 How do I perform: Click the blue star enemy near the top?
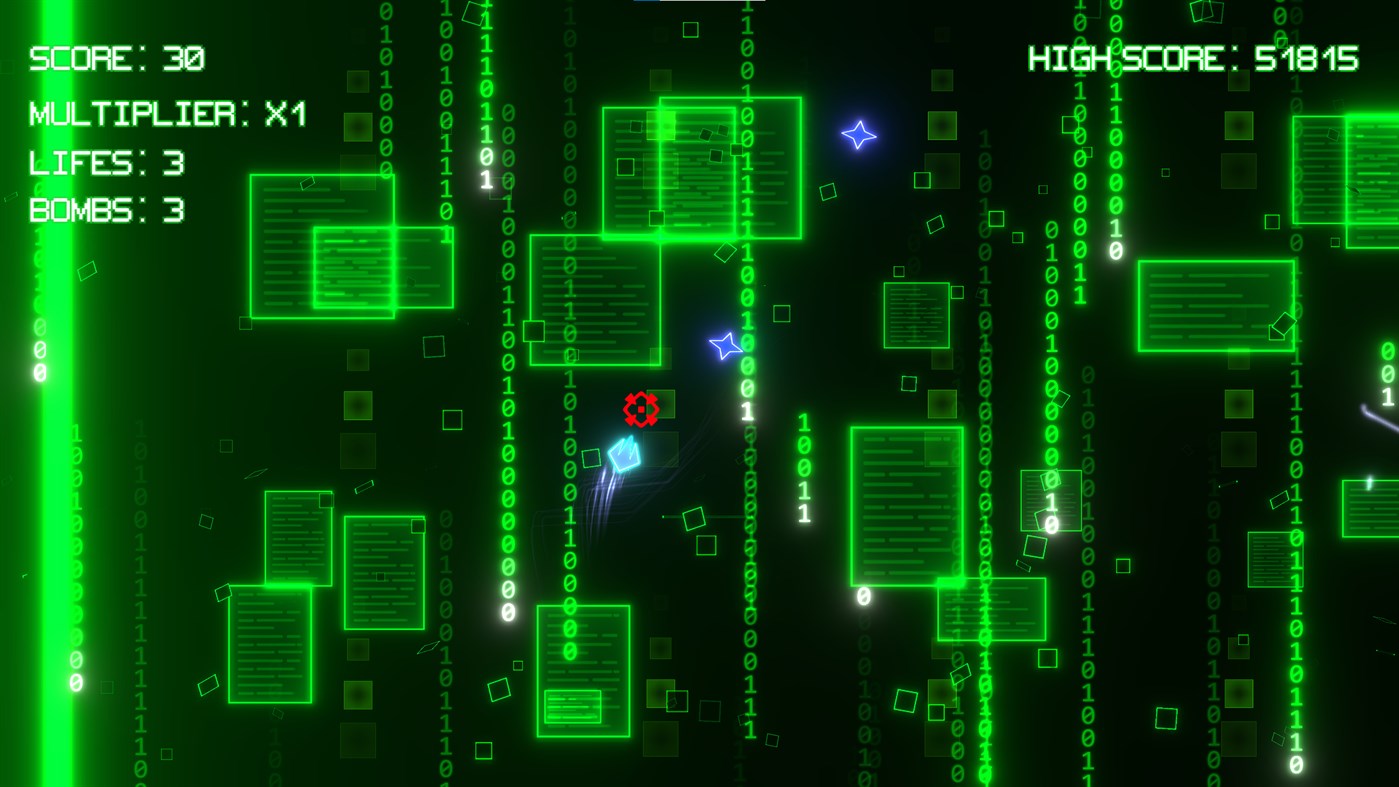point(858,135)
